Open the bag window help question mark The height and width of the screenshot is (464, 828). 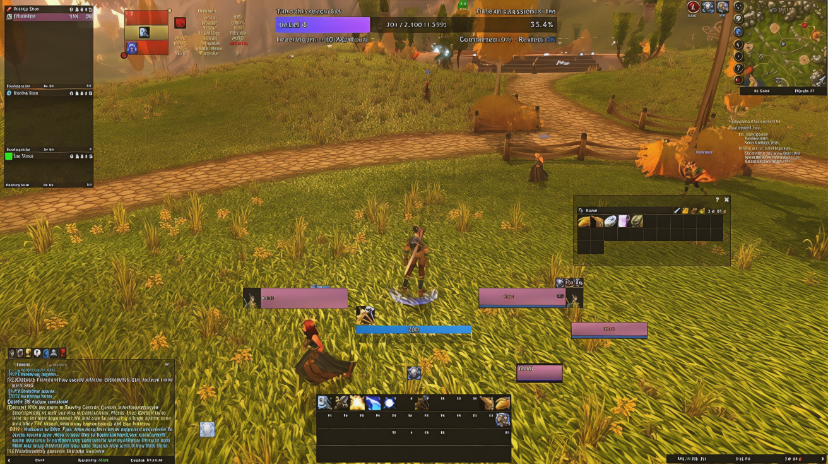pyautogui.click(x=717, y=200)
